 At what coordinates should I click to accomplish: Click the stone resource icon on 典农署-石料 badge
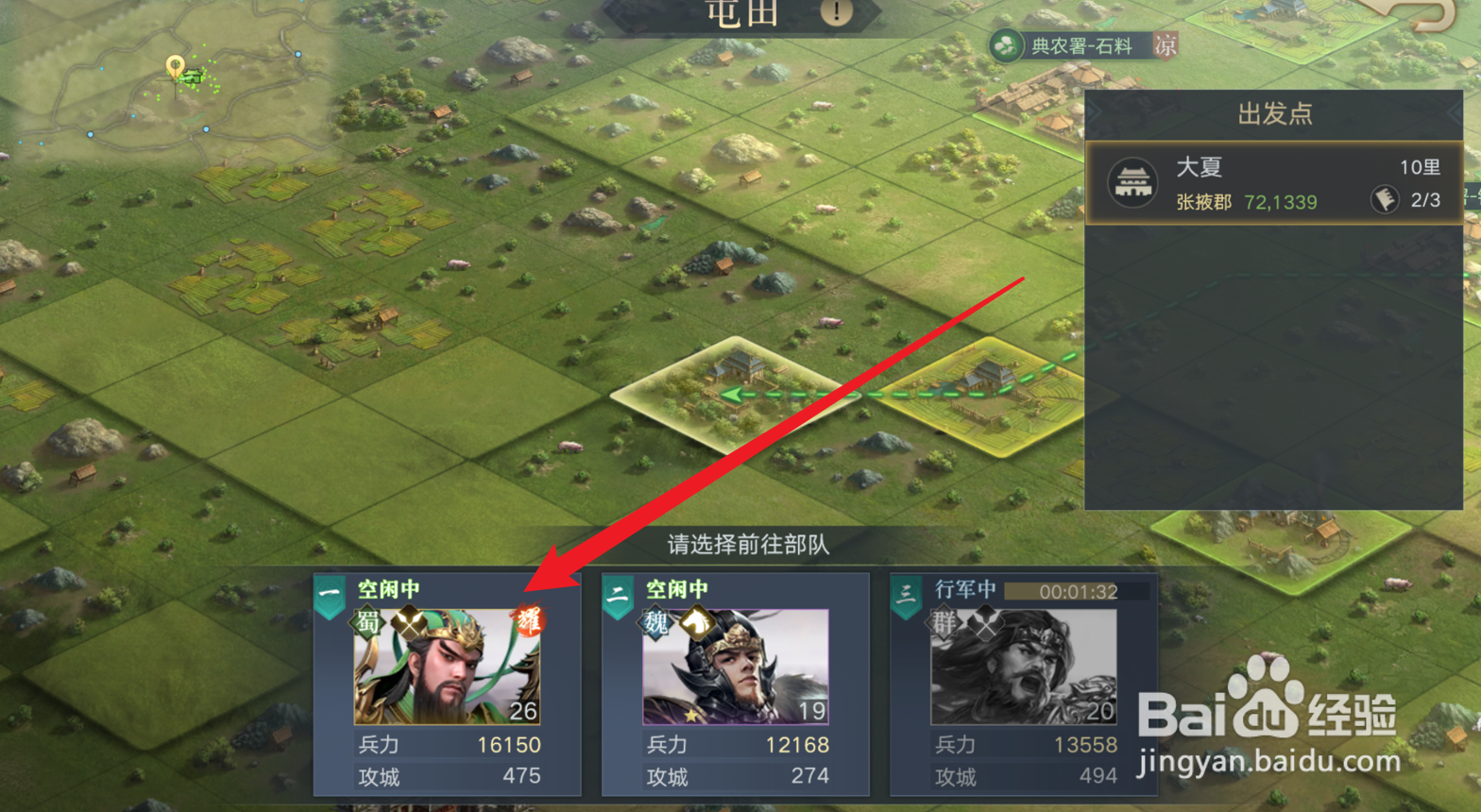pos(1005,45)
